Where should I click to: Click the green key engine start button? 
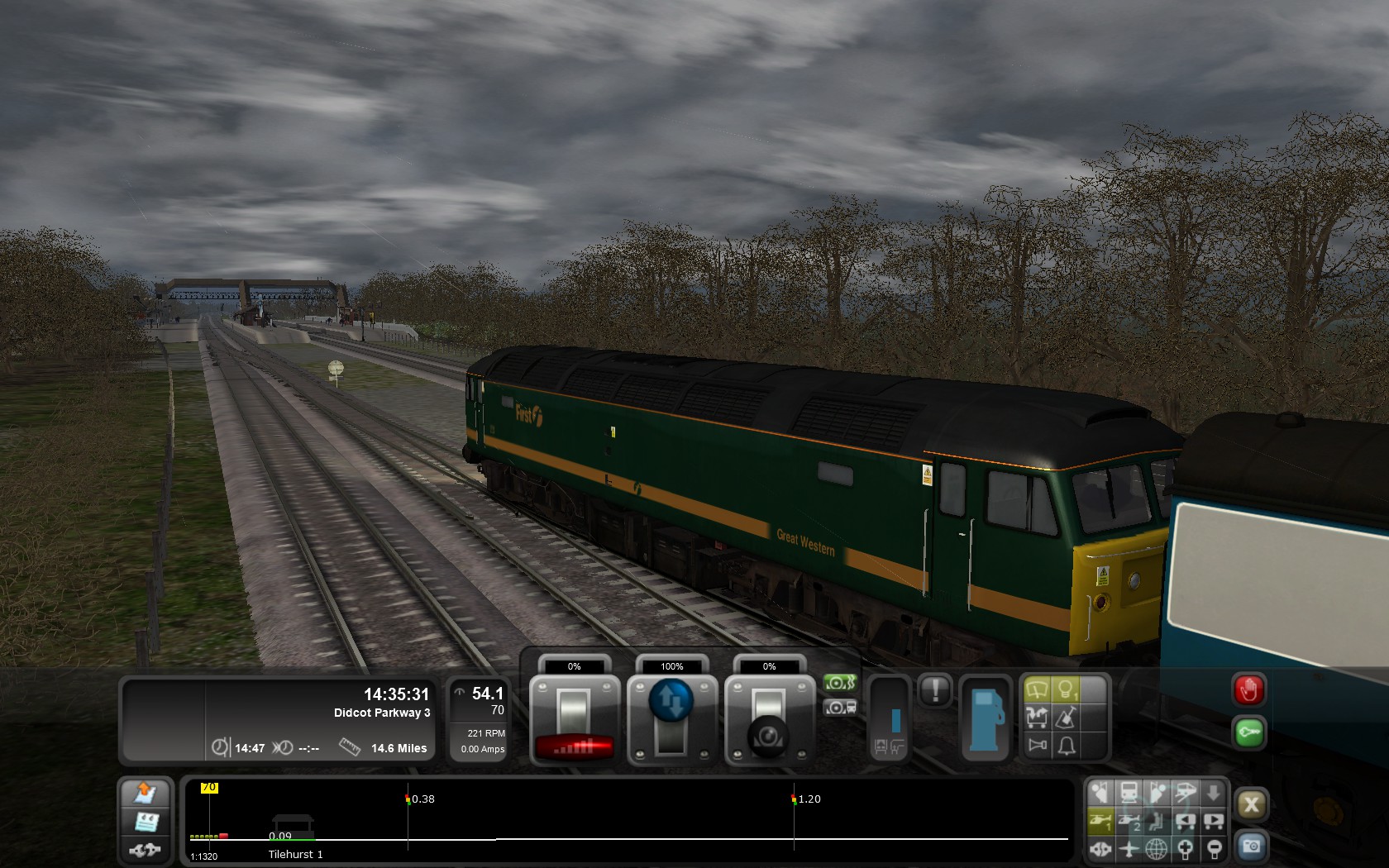pos(1248,733)
